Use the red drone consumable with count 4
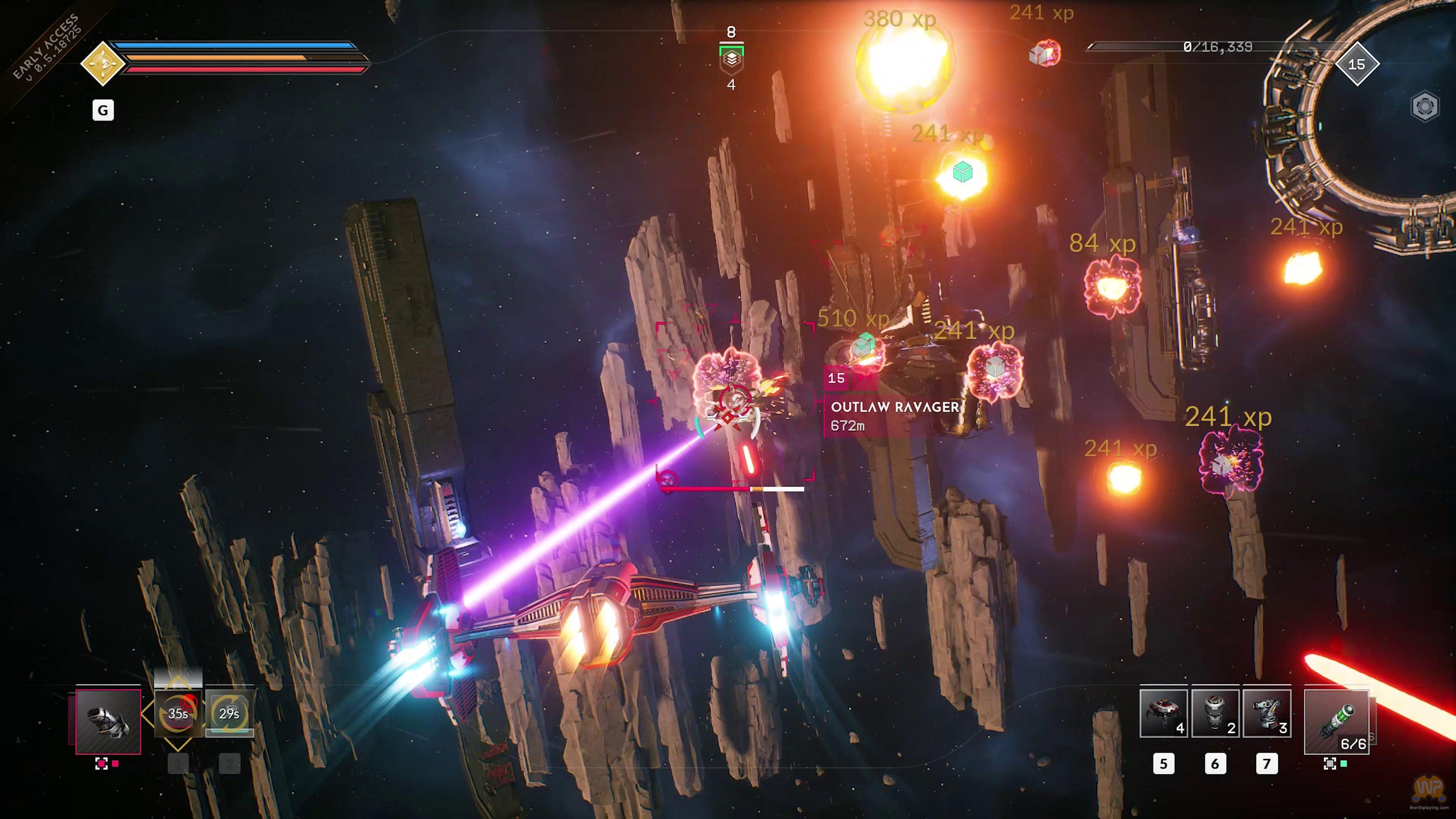The image size is (1456, 819). click(x=1163, y=713)
